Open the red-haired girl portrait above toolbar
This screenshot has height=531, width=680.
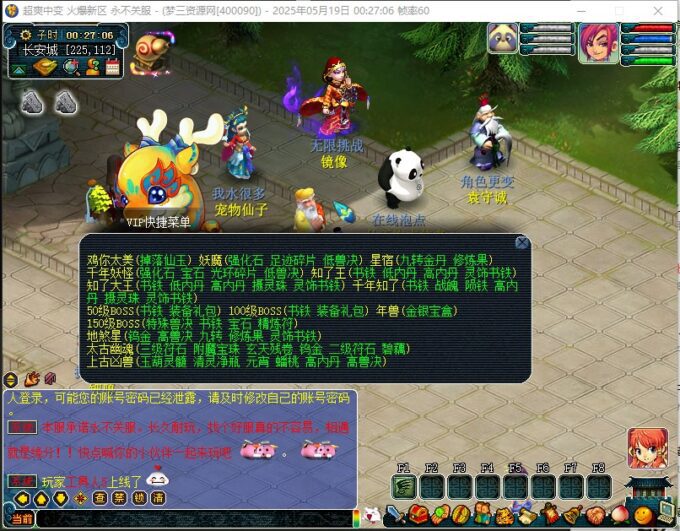(647, 448)
